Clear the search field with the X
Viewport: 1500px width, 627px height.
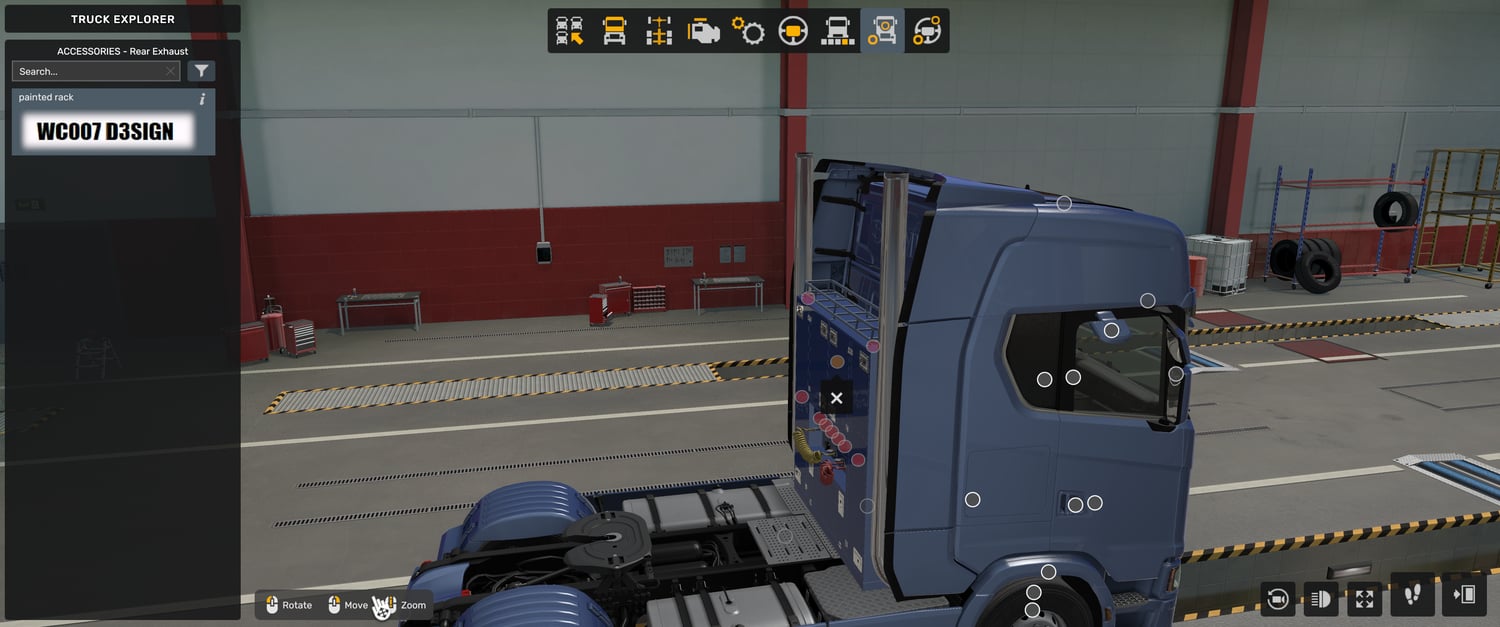coord(171,71)
